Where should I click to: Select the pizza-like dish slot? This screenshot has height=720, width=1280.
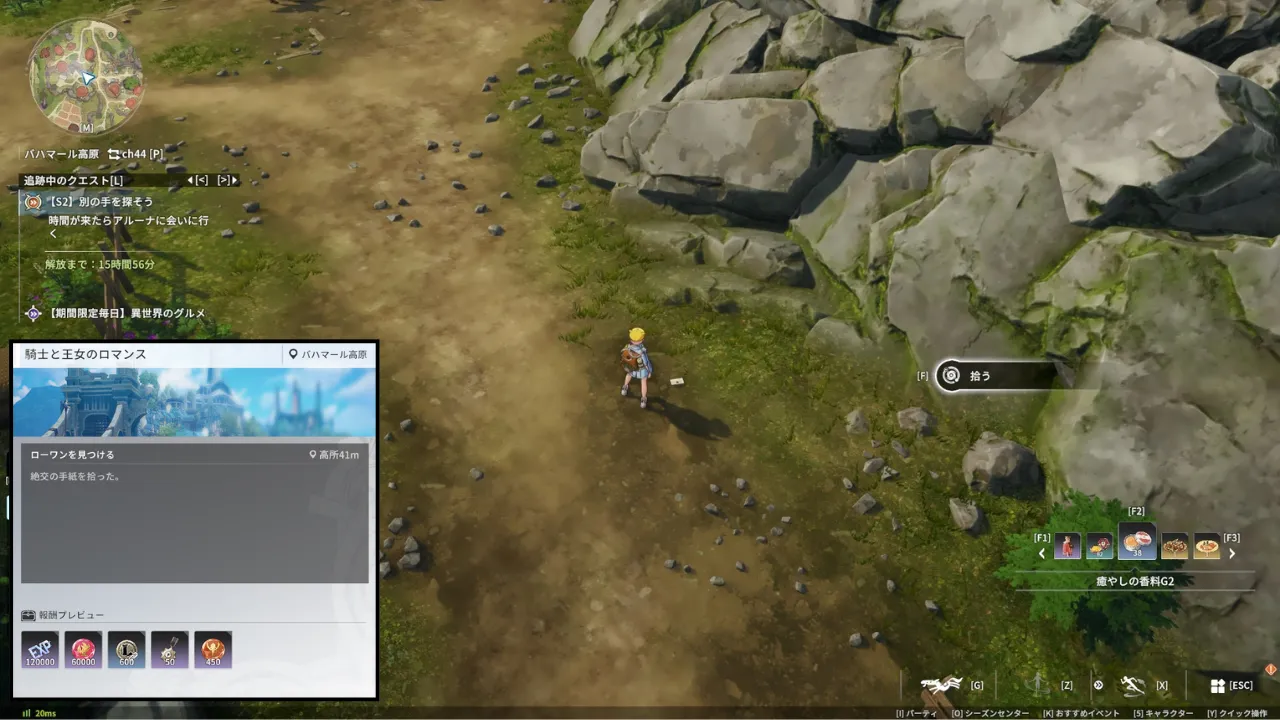(1207, 546)
